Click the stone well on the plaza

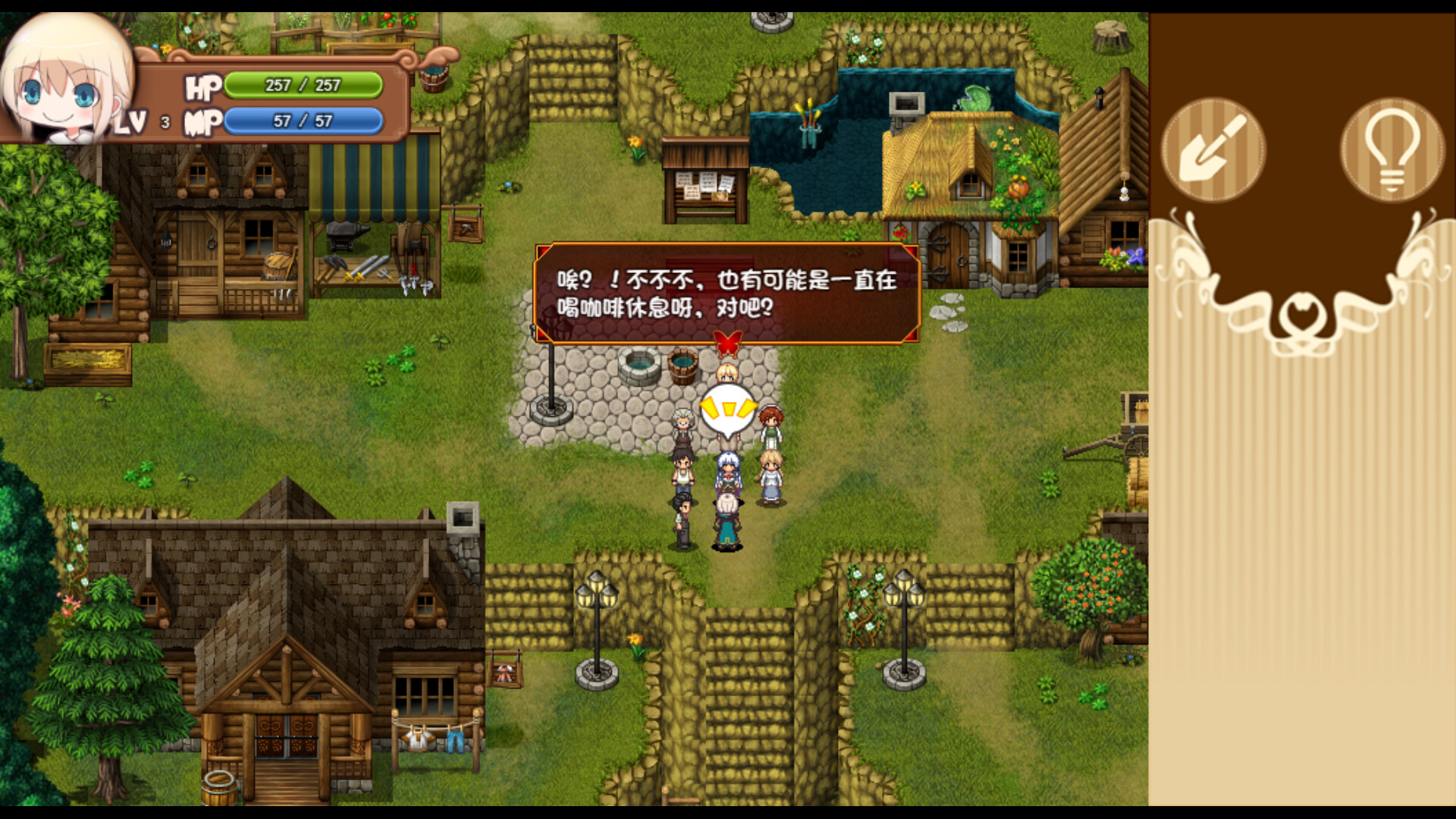click(x=639, y=364)
